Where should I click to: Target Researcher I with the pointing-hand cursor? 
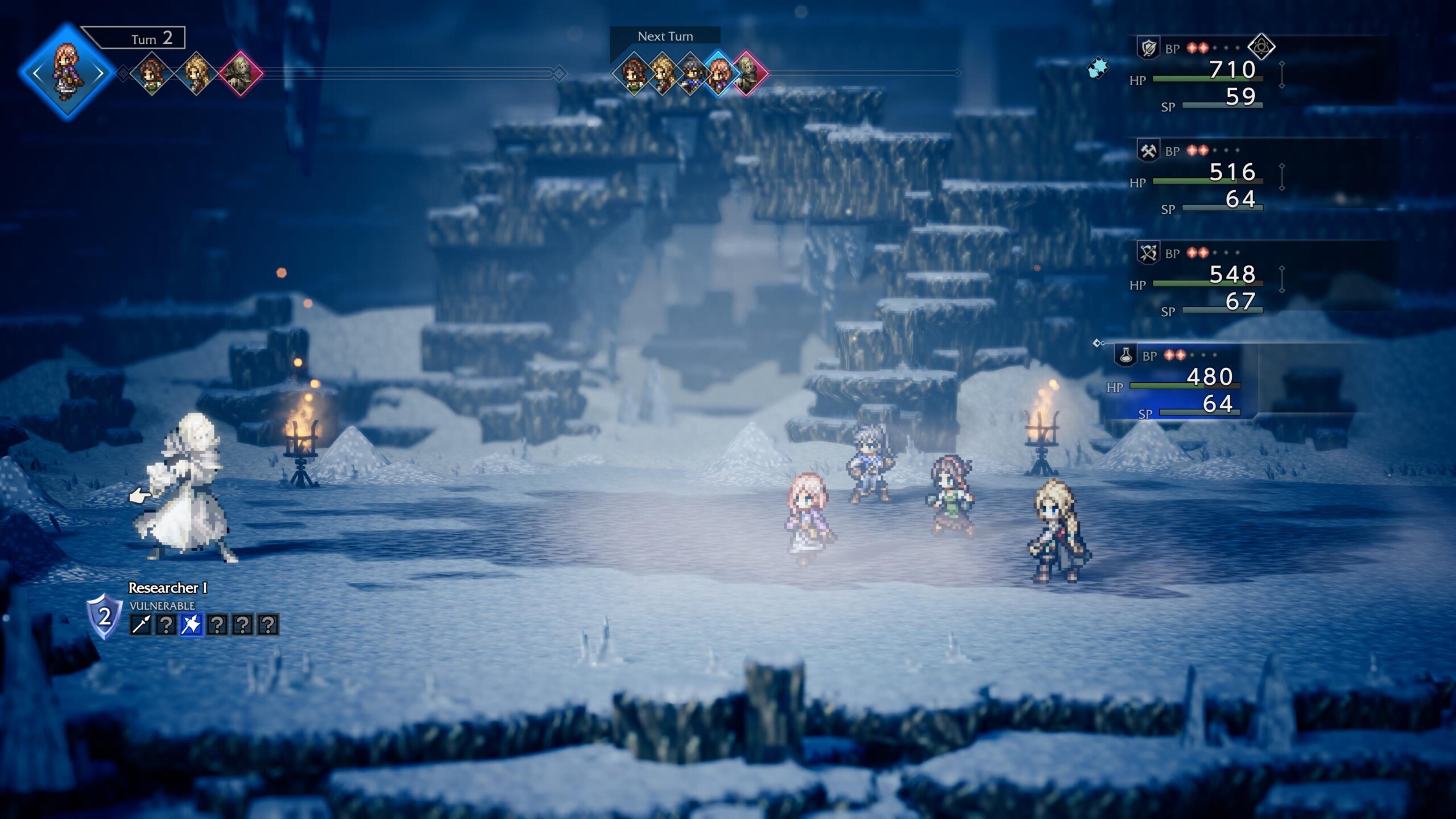[182, 489]
